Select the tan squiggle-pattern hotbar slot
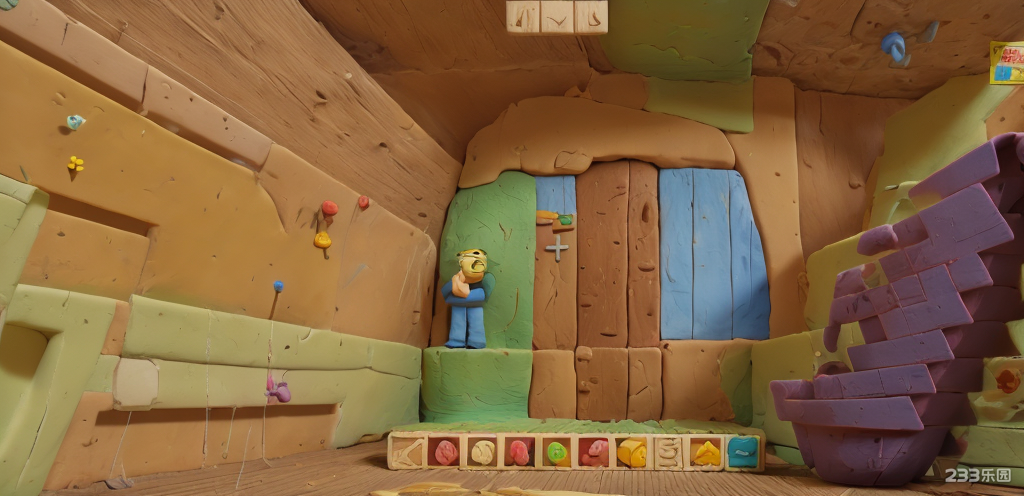 (669, 453)
